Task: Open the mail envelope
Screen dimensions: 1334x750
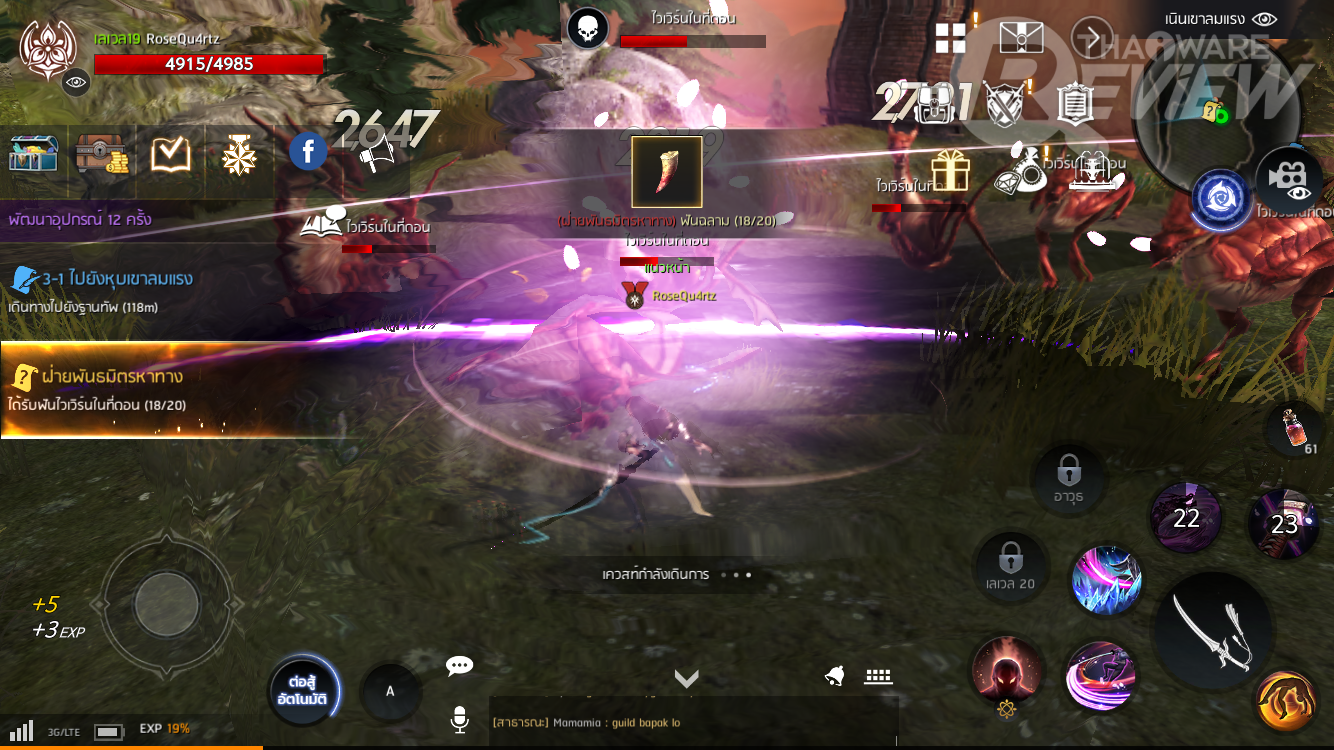Action: pyautogui.click(x=1020, y=38)
